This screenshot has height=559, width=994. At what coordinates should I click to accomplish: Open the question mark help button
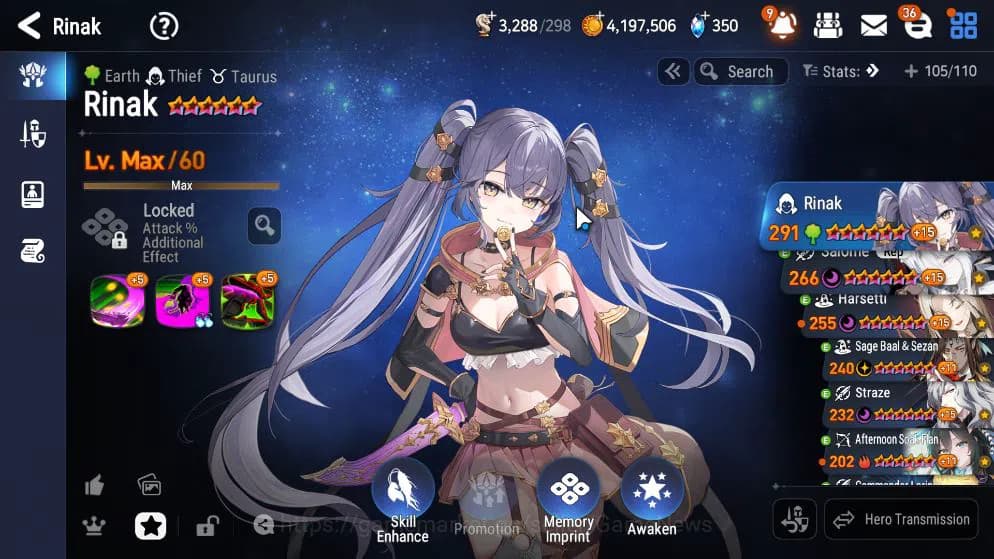tap(164, 26)
